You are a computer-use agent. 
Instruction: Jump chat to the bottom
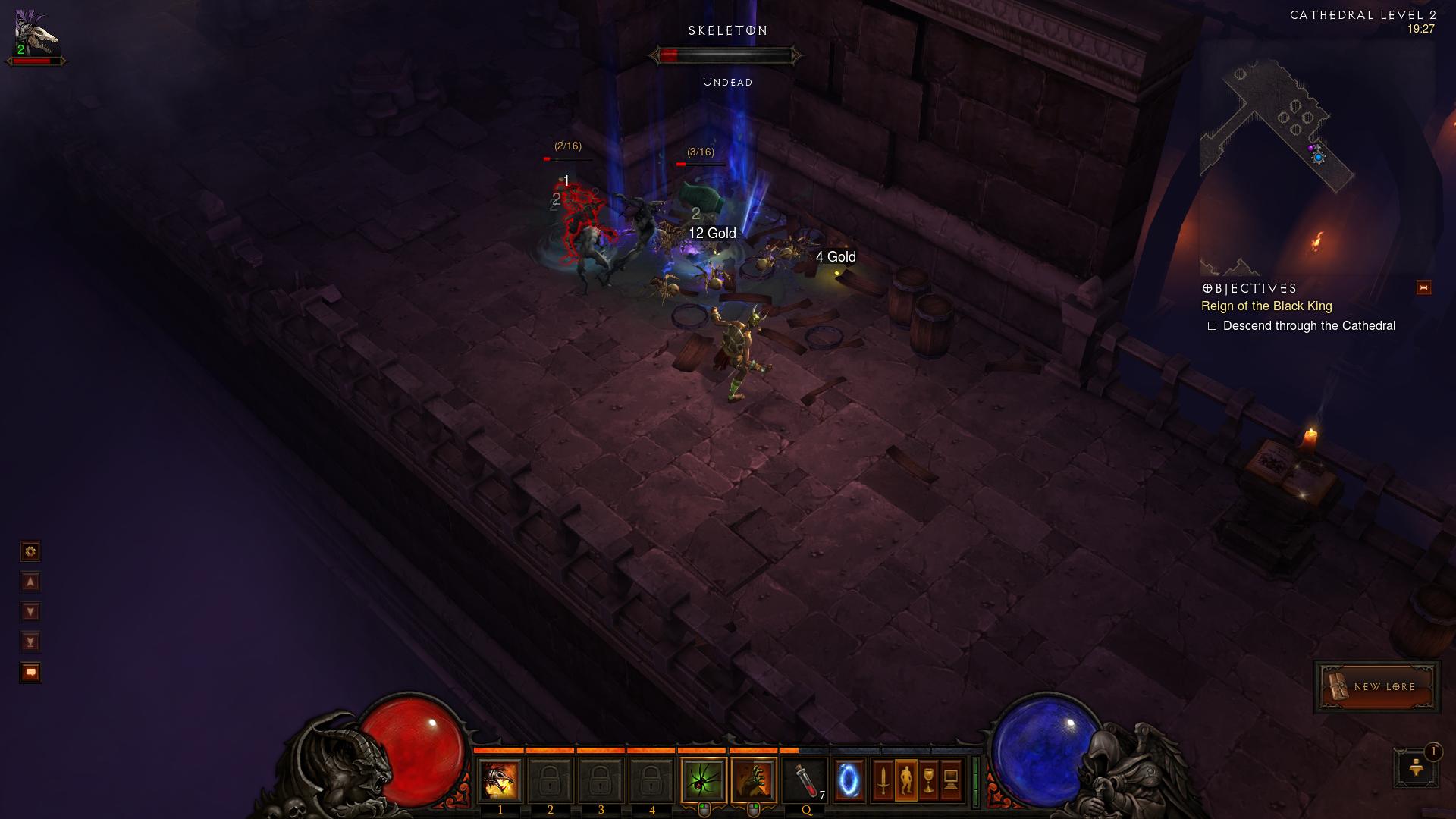[30, 642]
